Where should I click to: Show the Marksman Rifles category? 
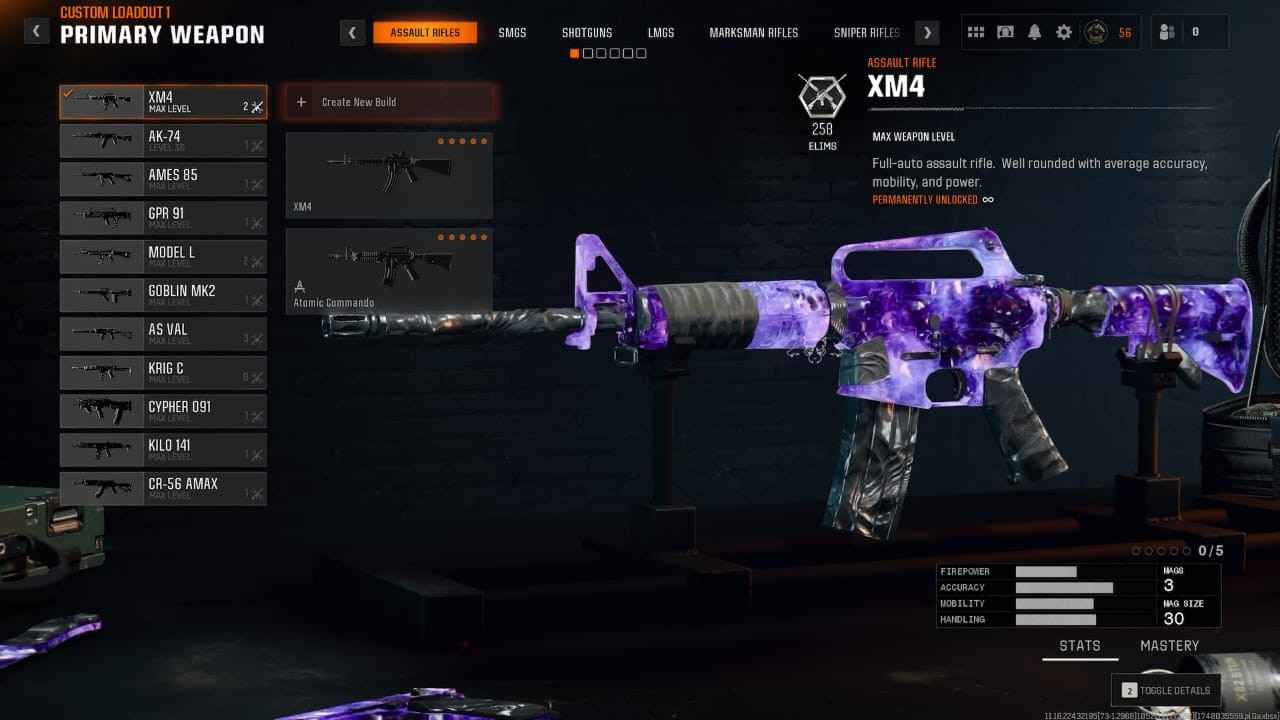click(754, 33)
